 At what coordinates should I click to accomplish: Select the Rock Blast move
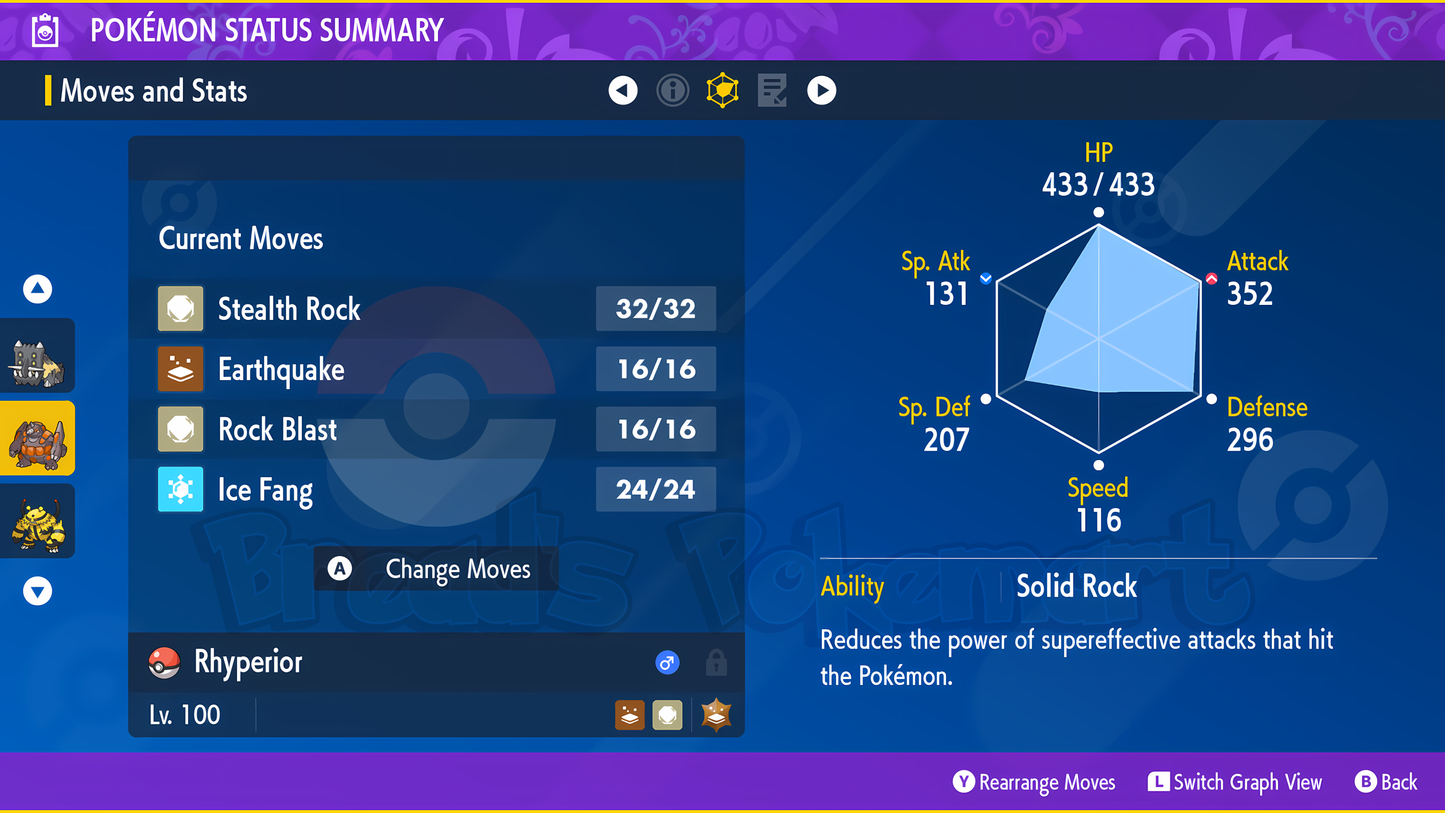436,430
